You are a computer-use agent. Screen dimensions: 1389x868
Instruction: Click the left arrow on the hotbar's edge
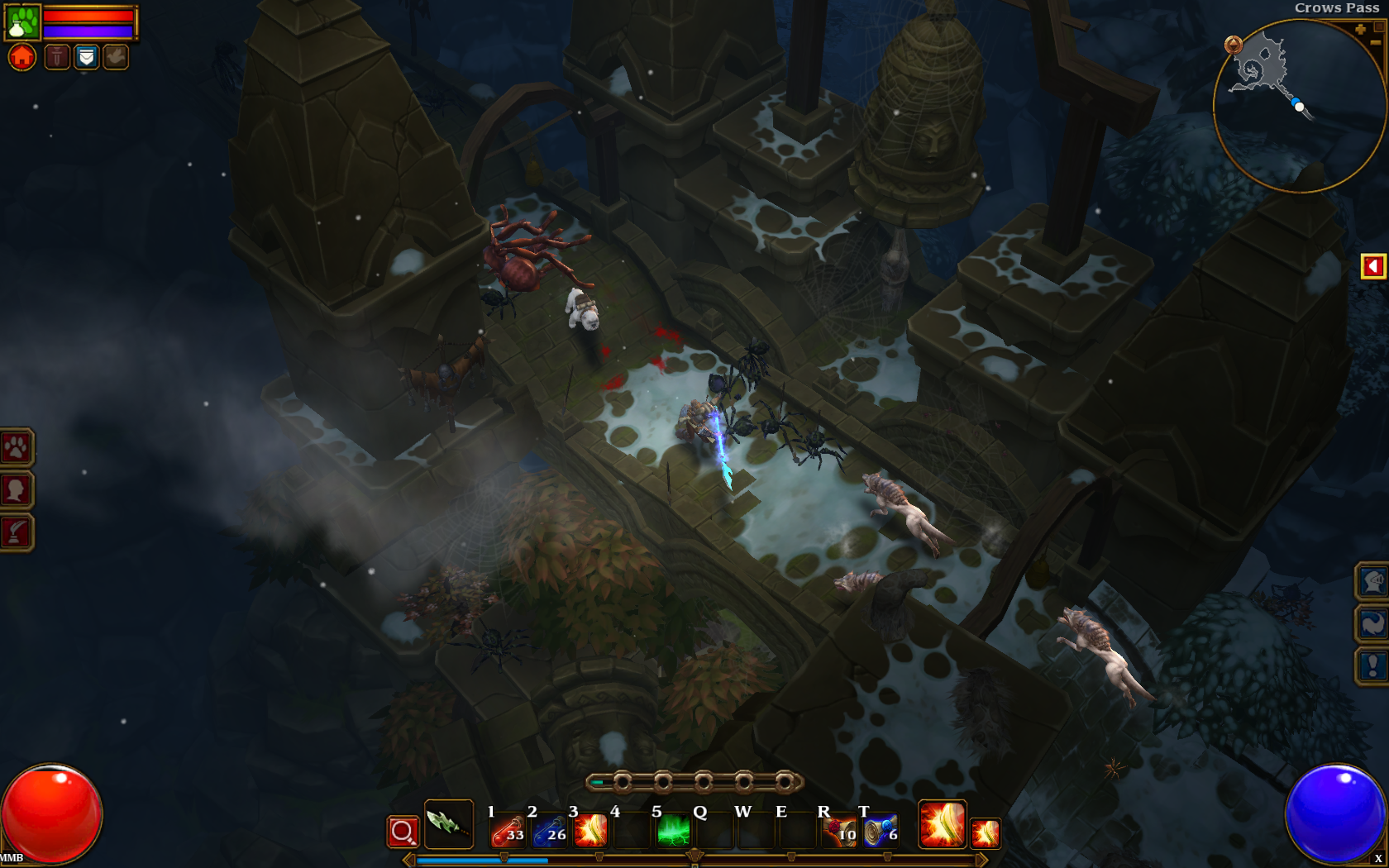pos(409,857)
